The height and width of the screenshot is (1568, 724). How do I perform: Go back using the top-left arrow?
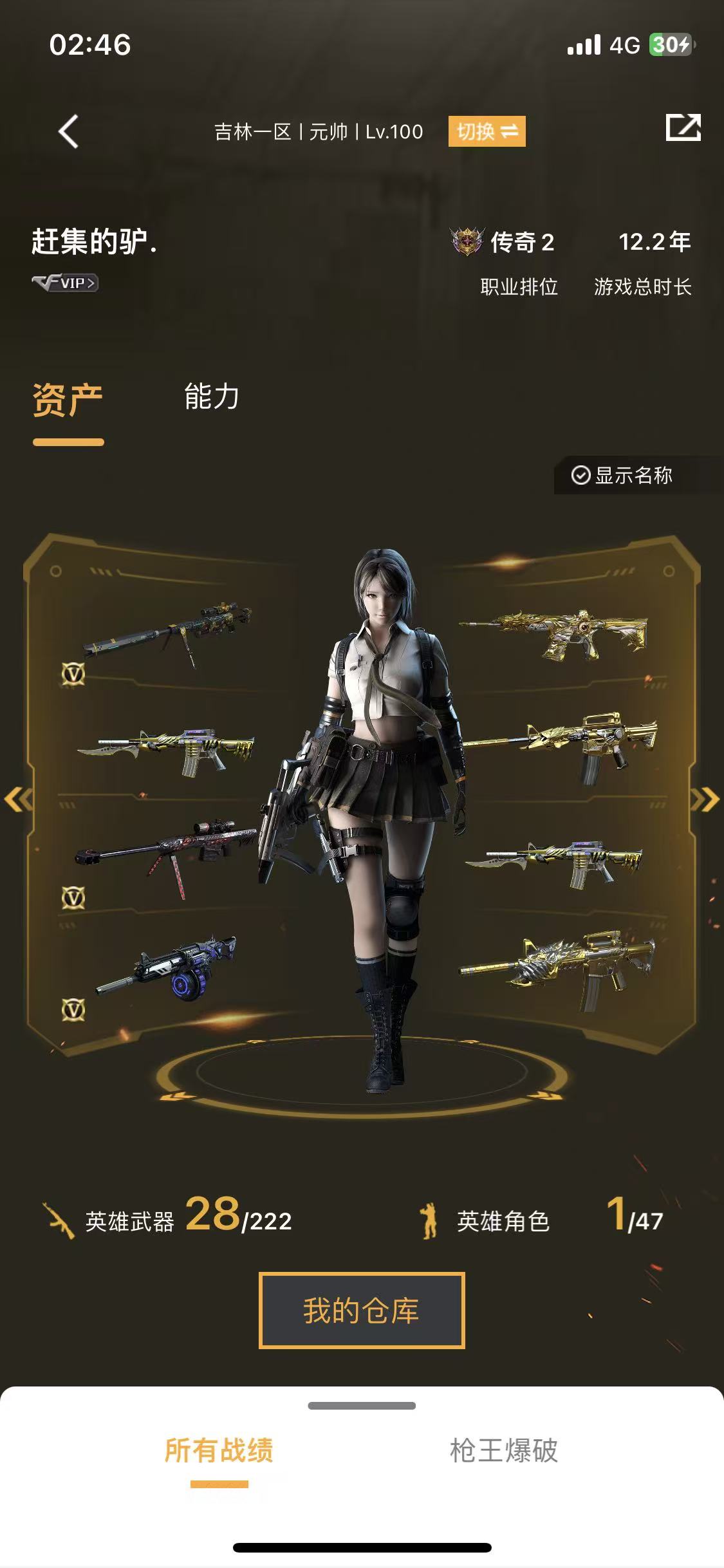click(68, 131)
